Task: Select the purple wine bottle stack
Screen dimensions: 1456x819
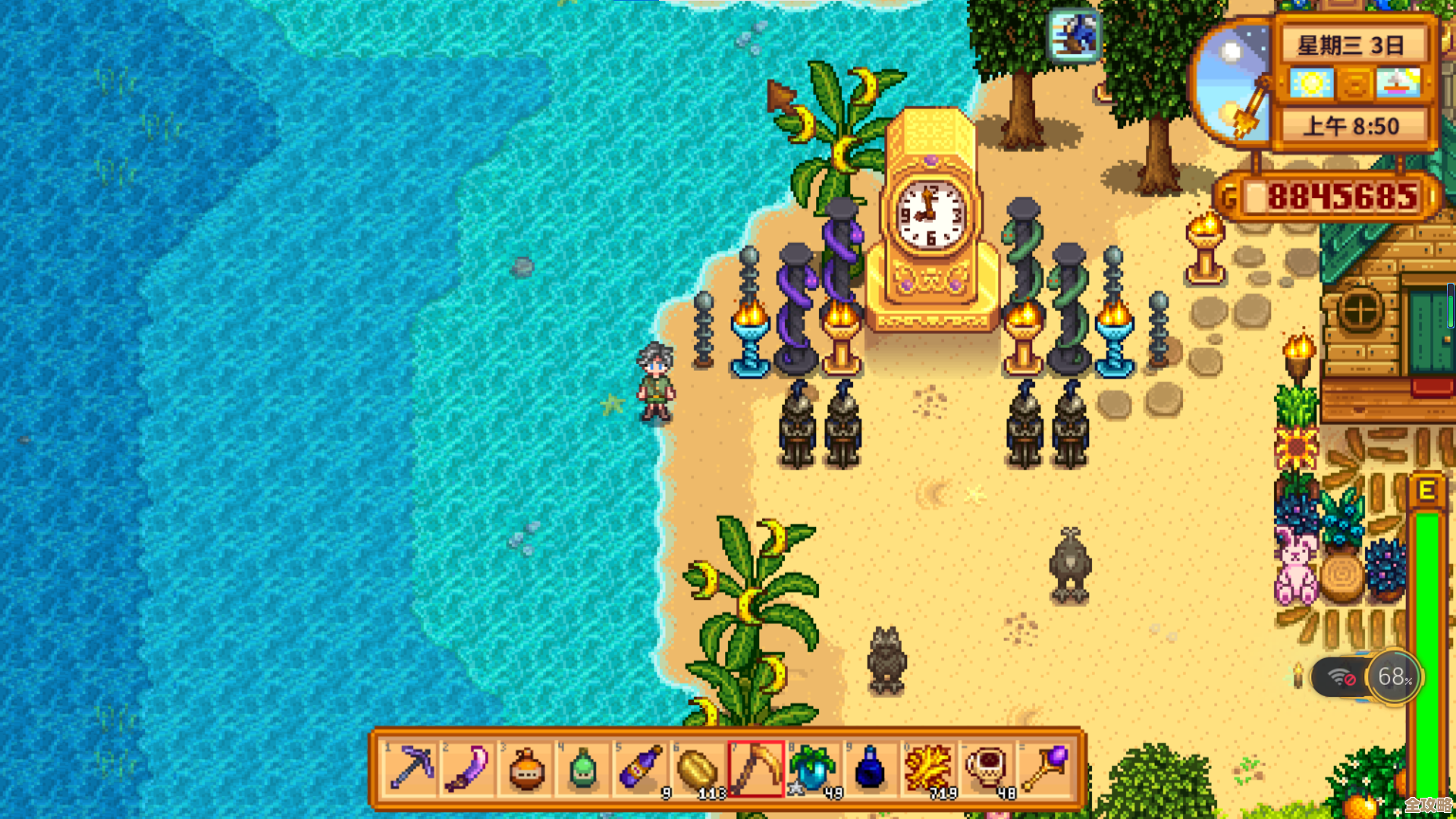Action: pos(641,768)
